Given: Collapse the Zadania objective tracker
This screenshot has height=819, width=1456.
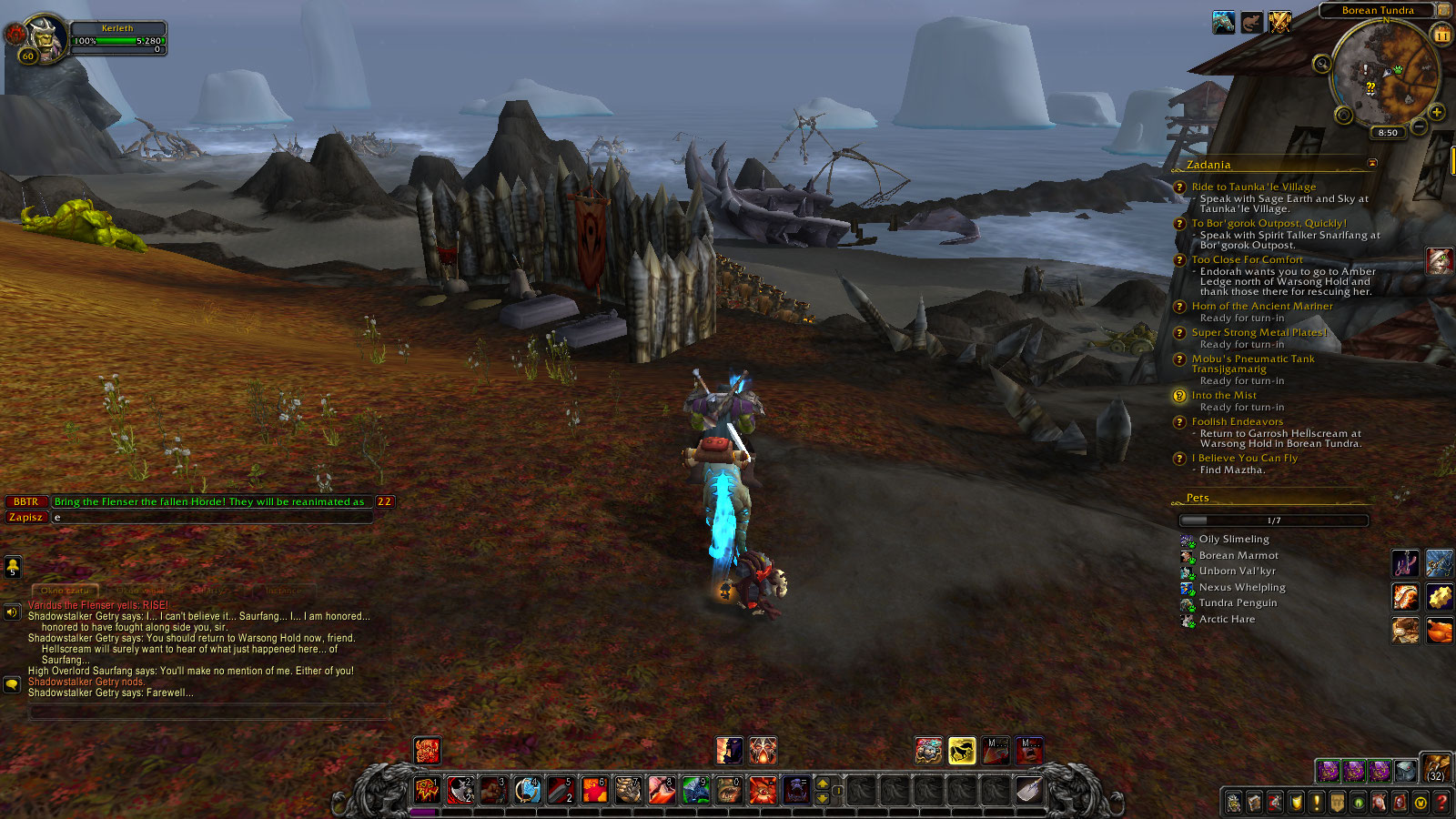Looking at the screenshot, I should 1372,164.
